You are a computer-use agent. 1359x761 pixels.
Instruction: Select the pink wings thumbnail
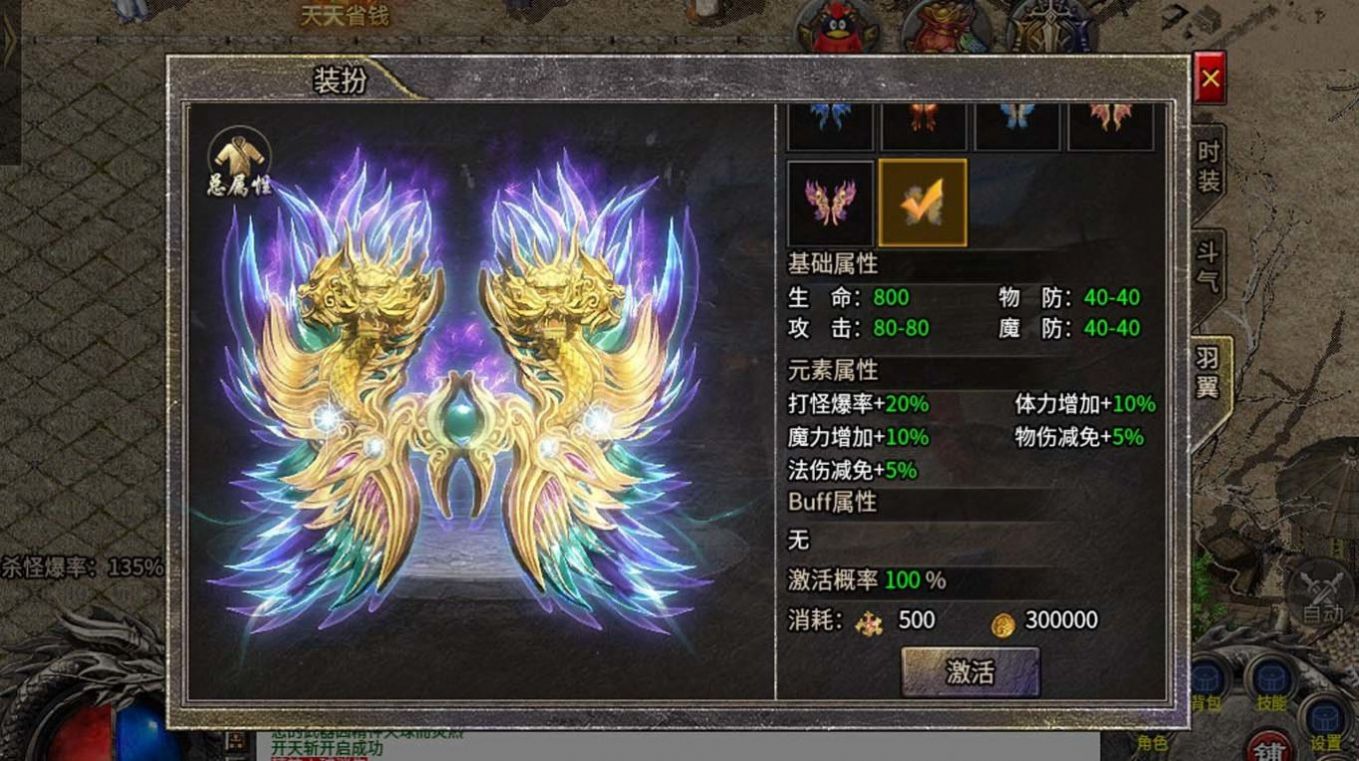coord(830,203)
